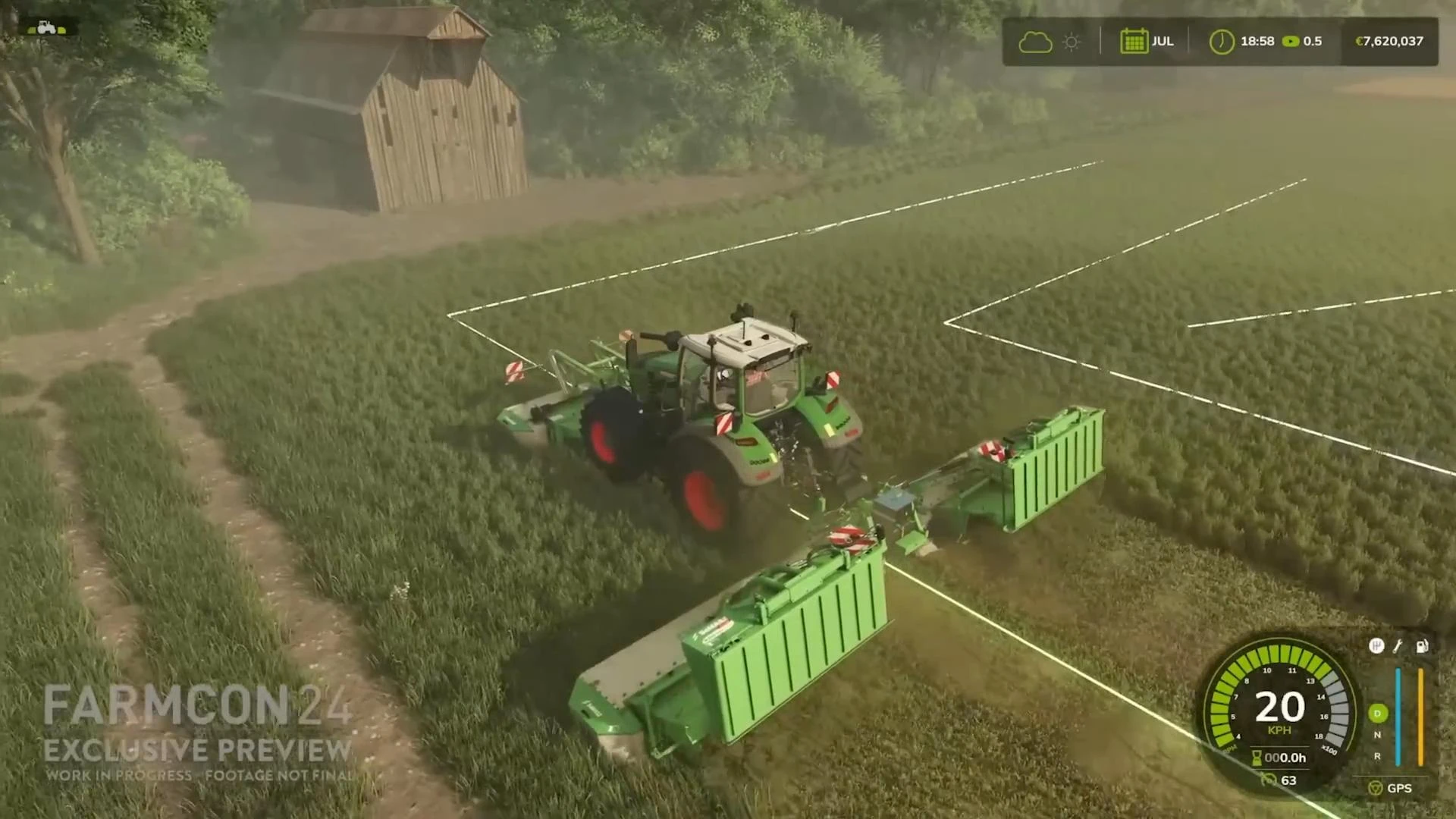The image size is (1456, 819).
Task: Click the money balance showing €7,620,037
Action: click(x=1390, y=41)
